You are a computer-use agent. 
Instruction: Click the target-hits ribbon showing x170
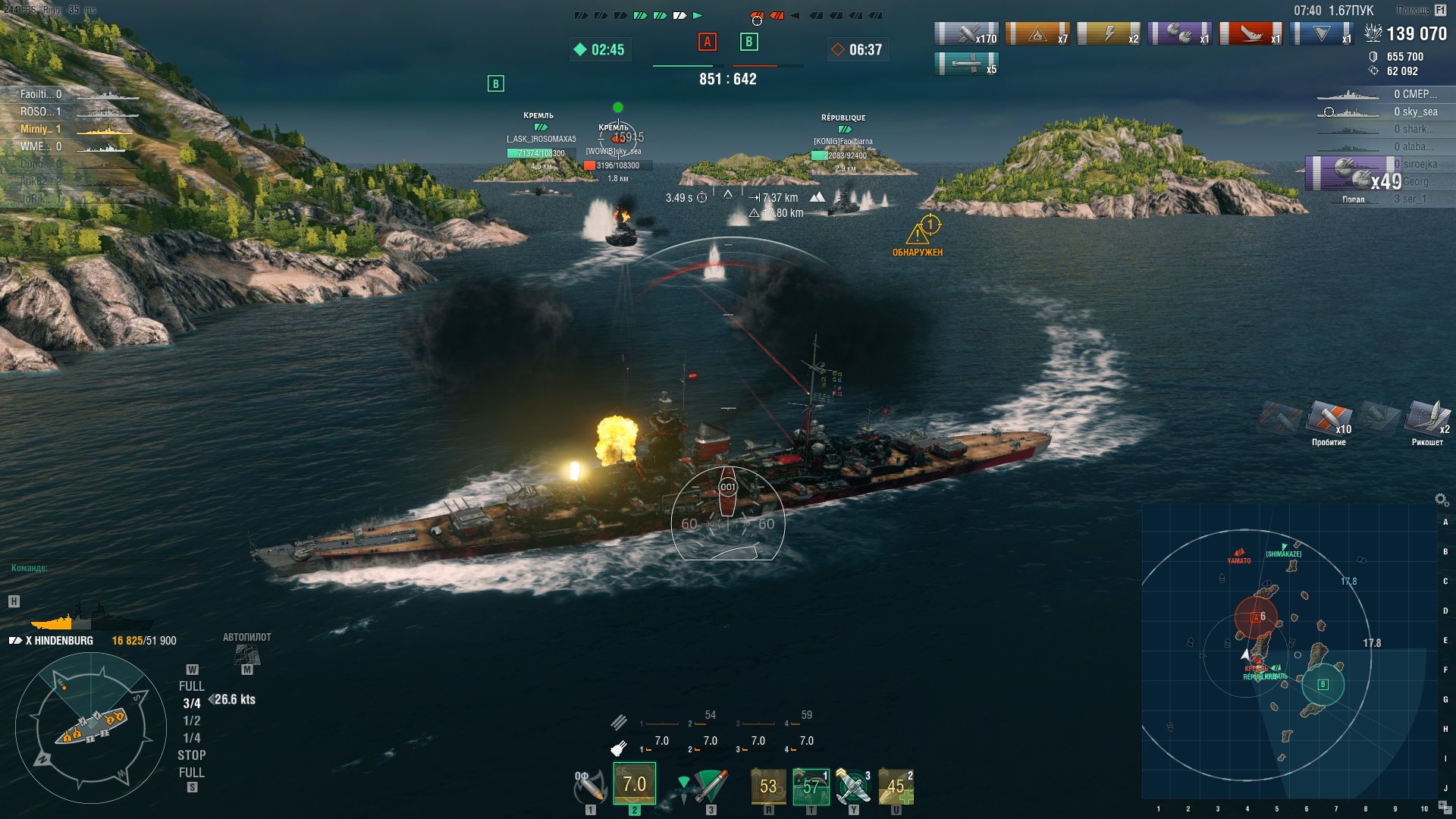pos(966,34)
